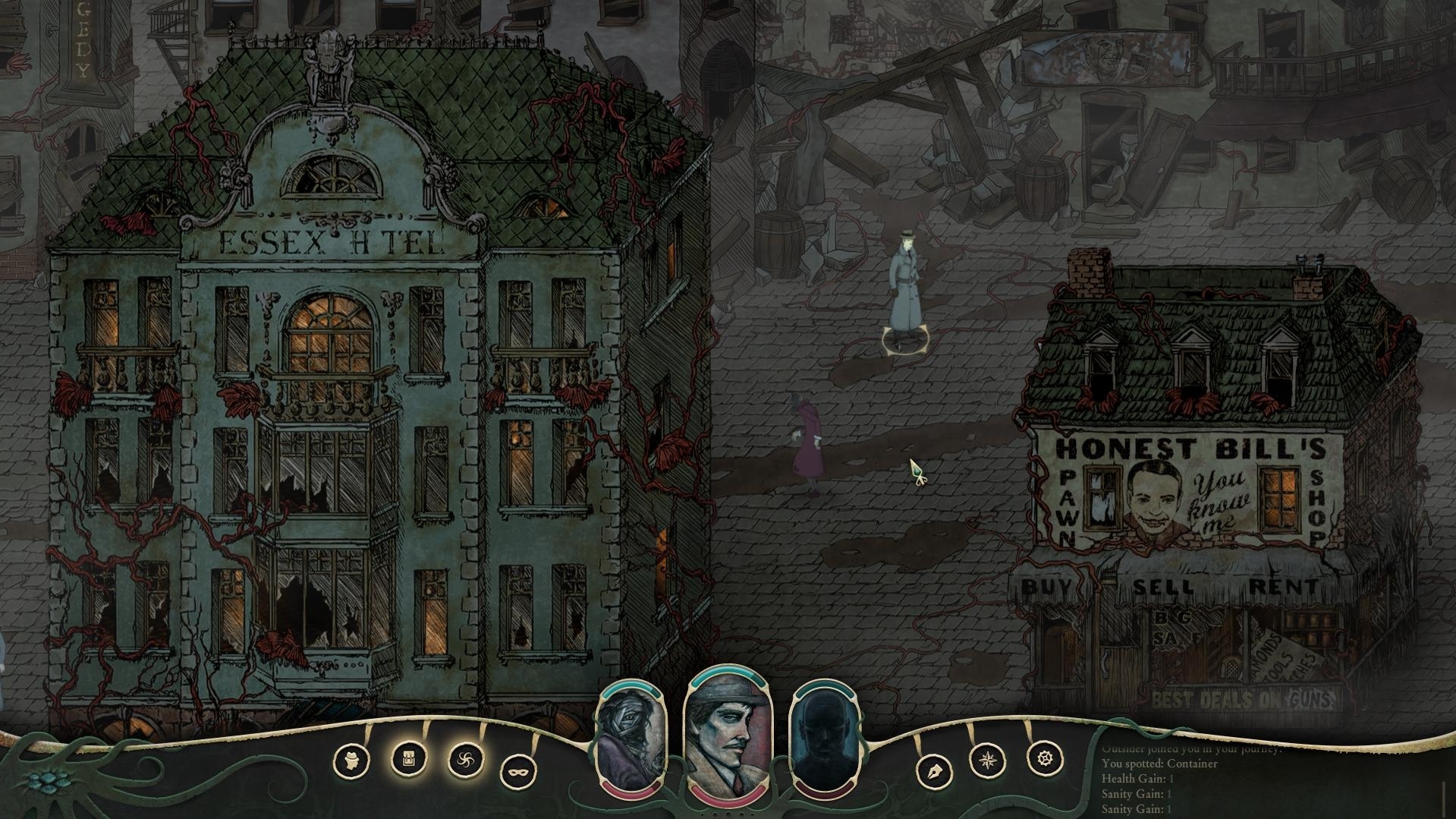Open the inventory backpack icon
Viewport: 1456px width, 819px height.
[x=409, y=758]
